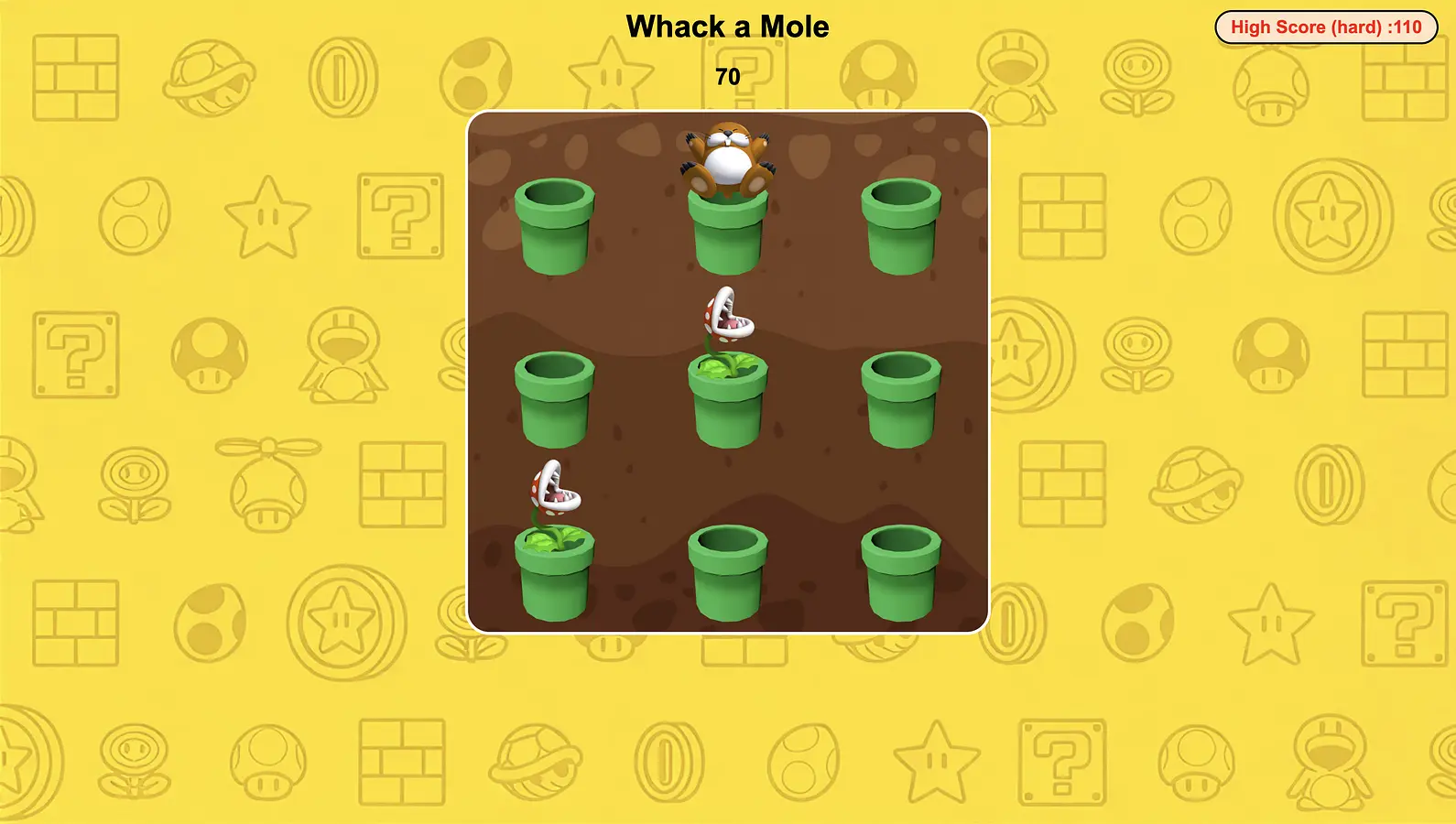Click the bottom right green pipe
The height and width of the screenshot is (824, 1456).
coord(902,572)
